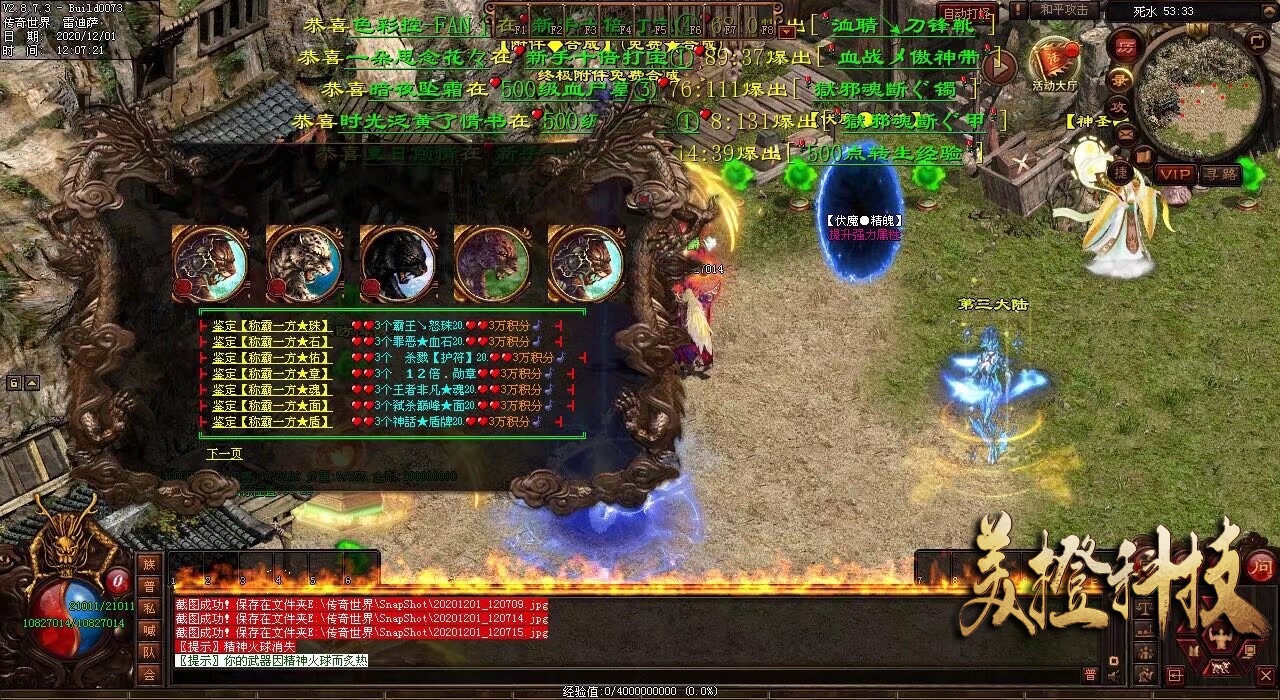The image size is (1280, 700).
Task: Switch to the 队 team chat channel
Action: pos(149,652)
